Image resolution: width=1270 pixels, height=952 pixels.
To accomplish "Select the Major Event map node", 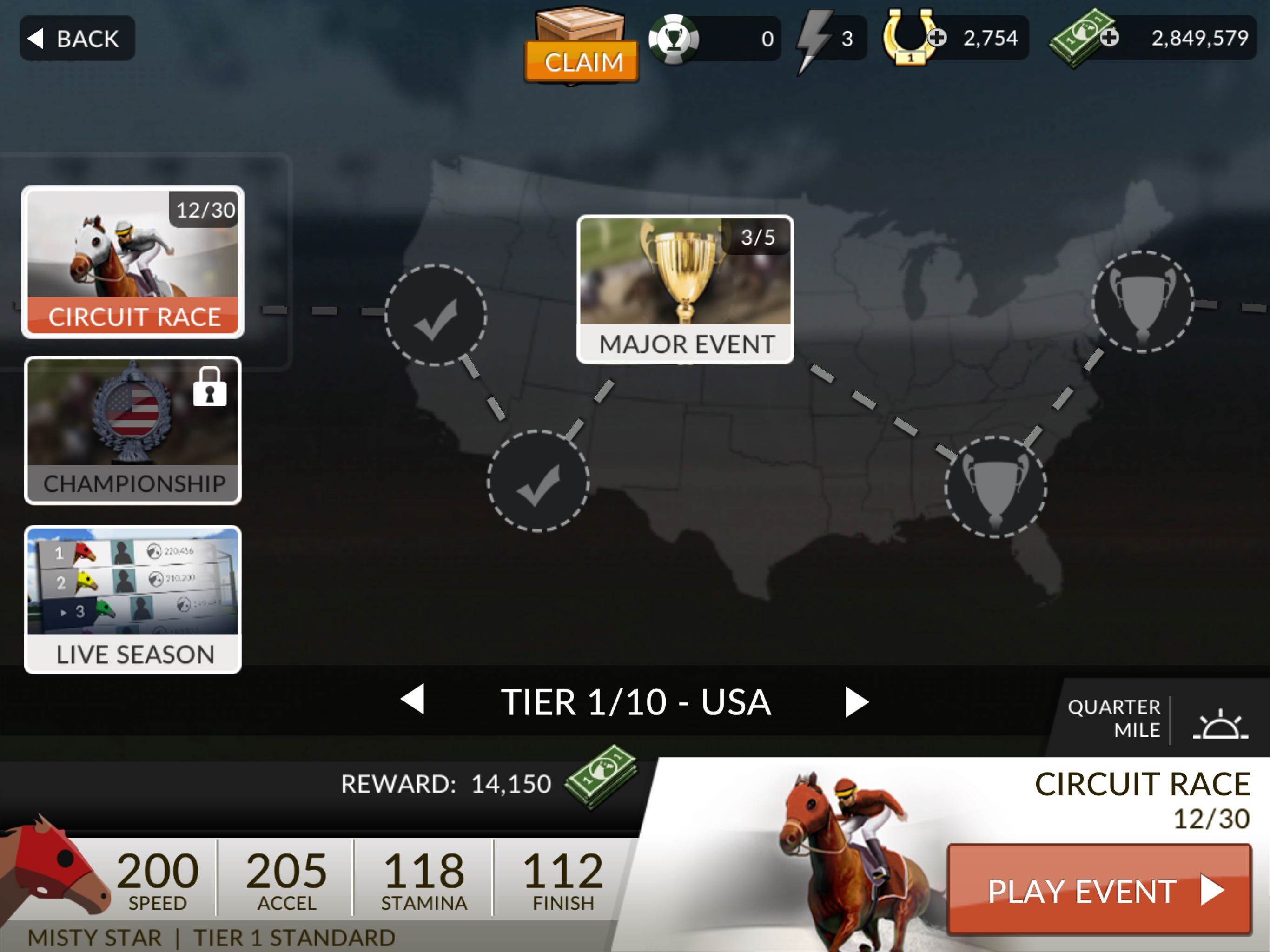I will [x=685, y=289].
